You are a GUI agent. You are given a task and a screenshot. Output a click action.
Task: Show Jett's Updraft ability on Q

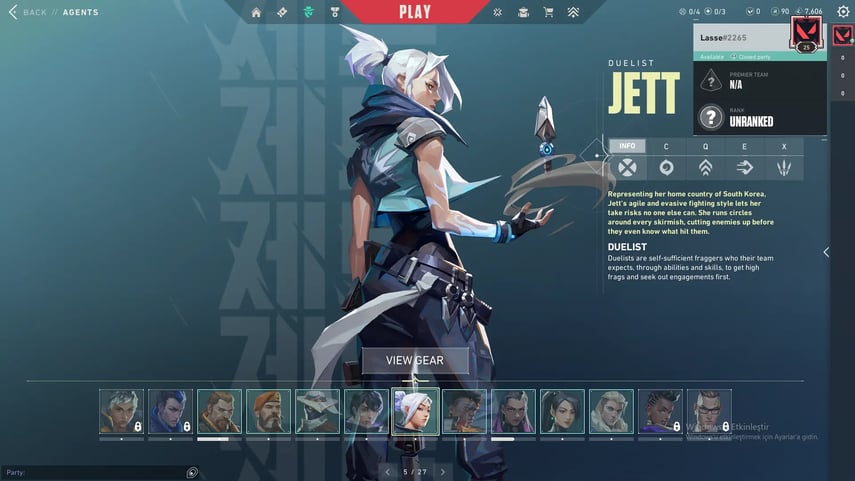pyautogui.click(x=705, y=166)
